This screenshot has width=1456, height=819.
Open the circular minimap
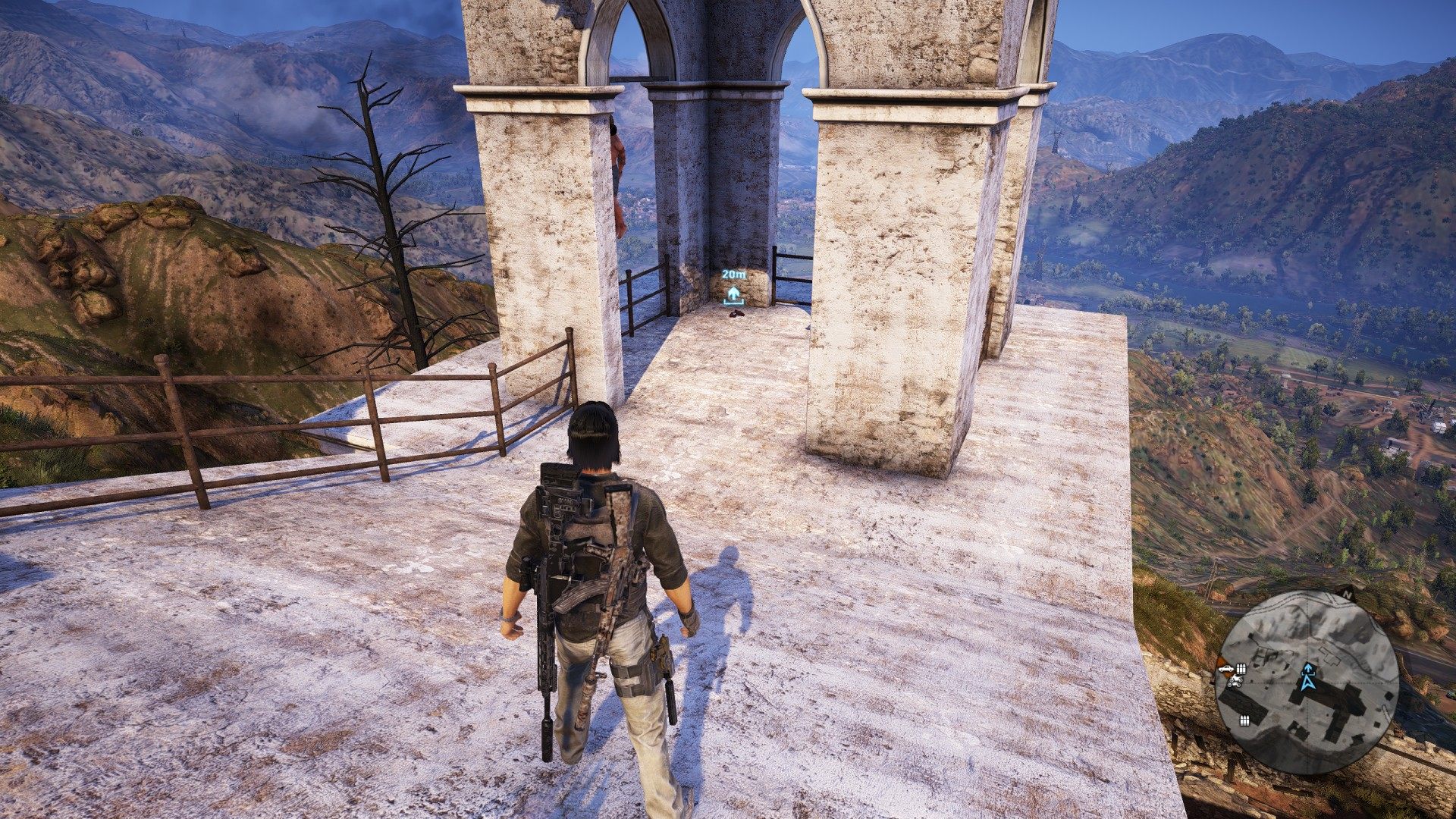[x=1307, y=682]
